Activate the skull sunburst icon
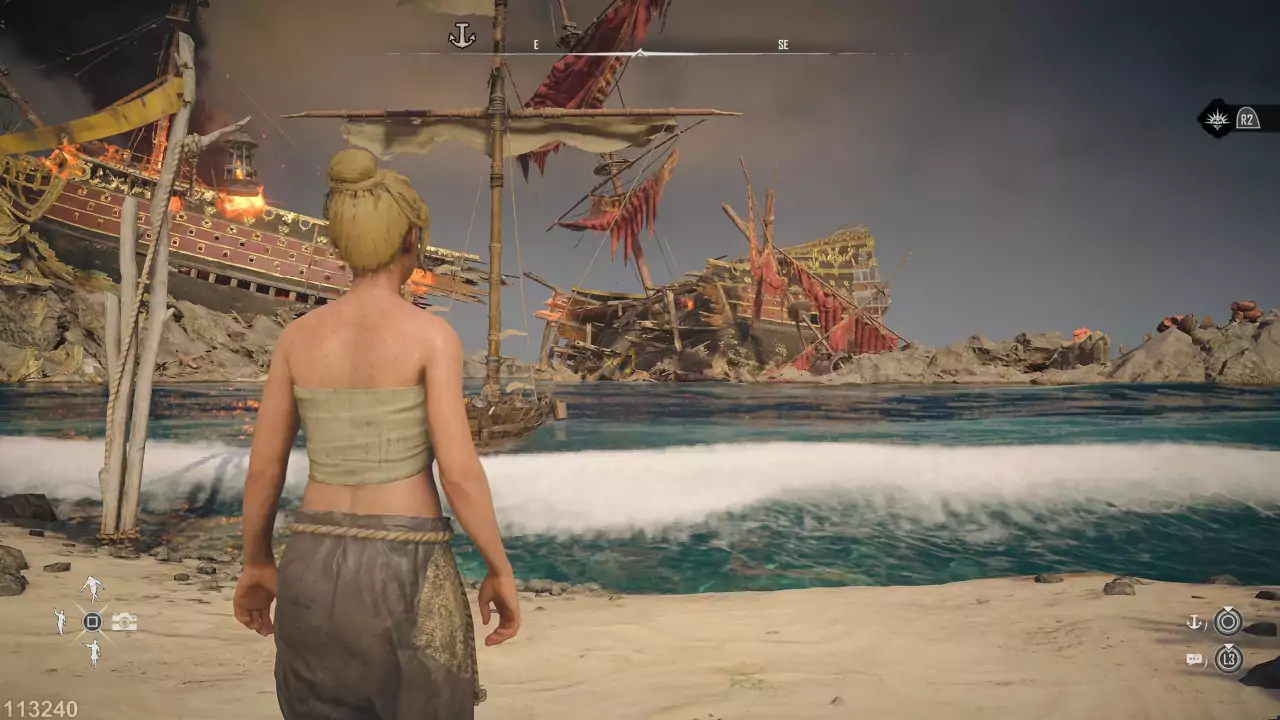The width and height of the screenshot is (1280, 720). [1217, 119]
